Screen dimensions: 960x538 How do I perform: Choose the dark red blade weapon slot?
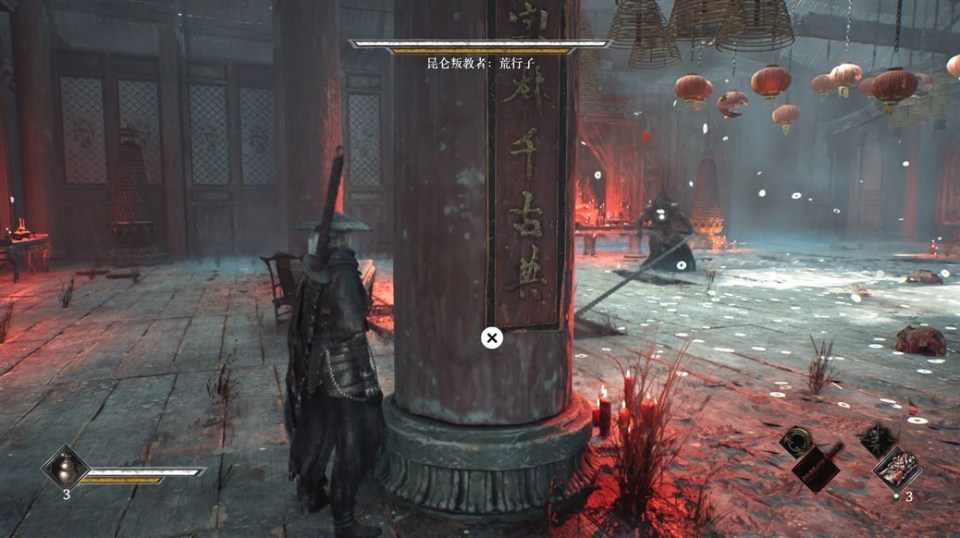817,467
